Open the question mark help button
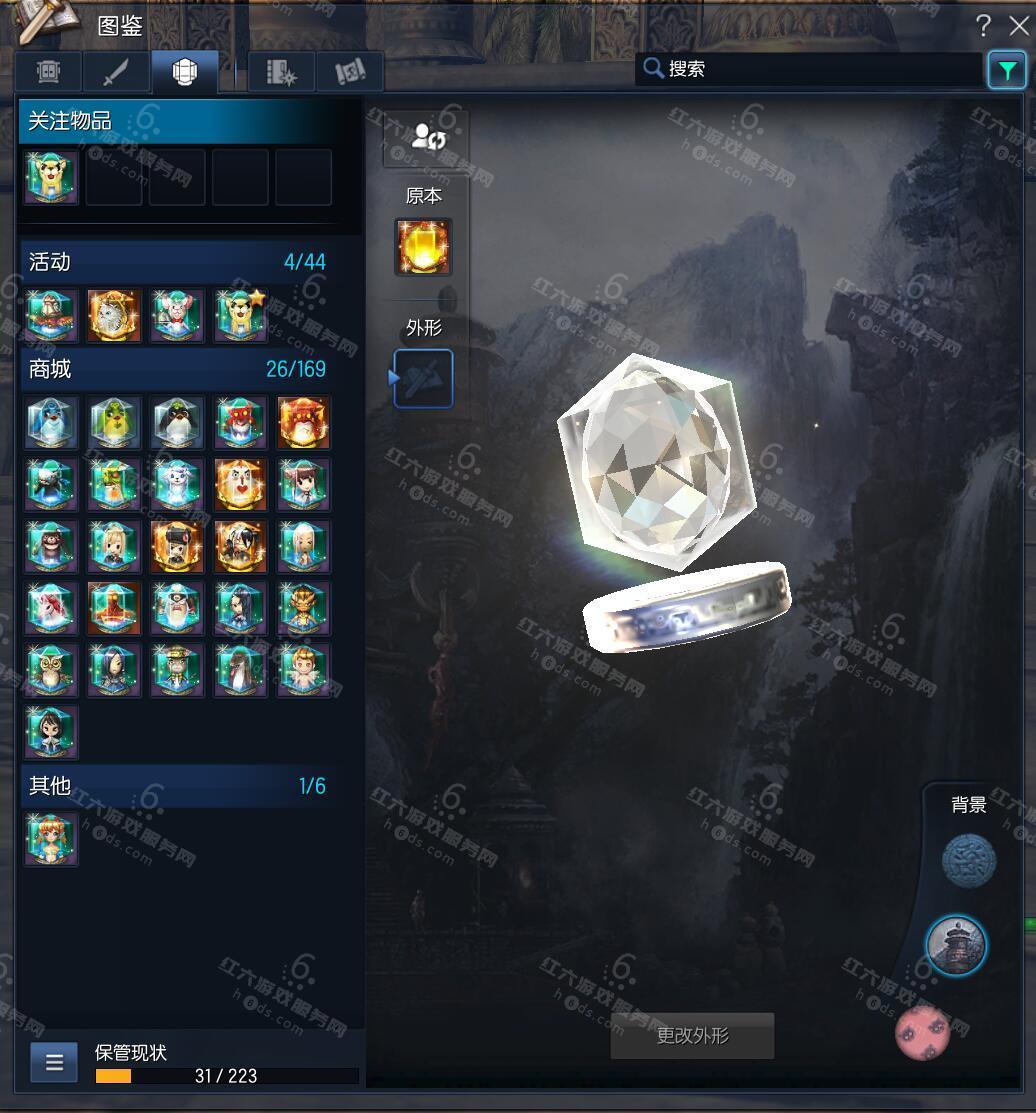Image resolution: width=1036 pixels, height=1113 pixels. point(984,25)
